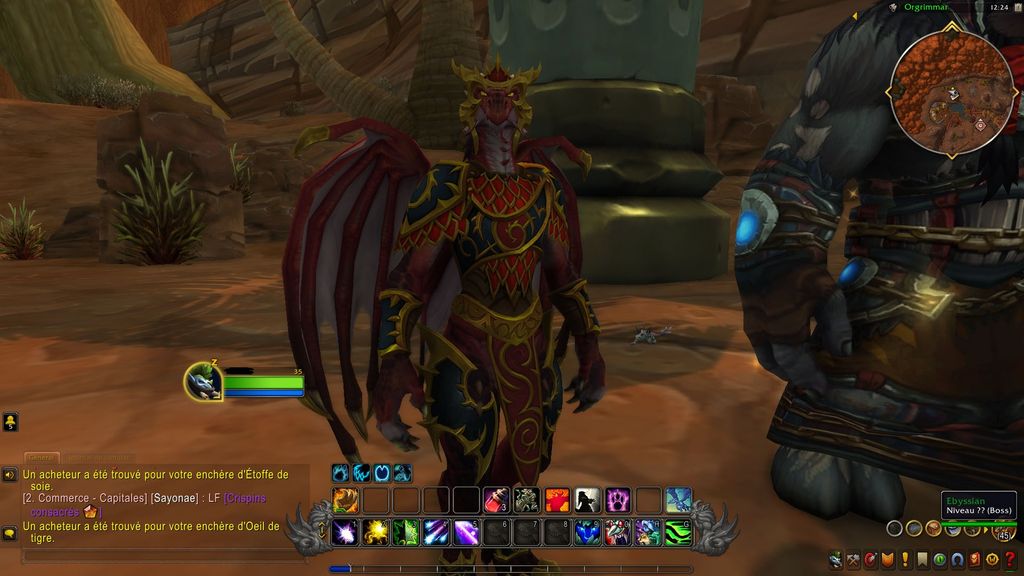Use the blue dragon mount icon

coord(679,500)
